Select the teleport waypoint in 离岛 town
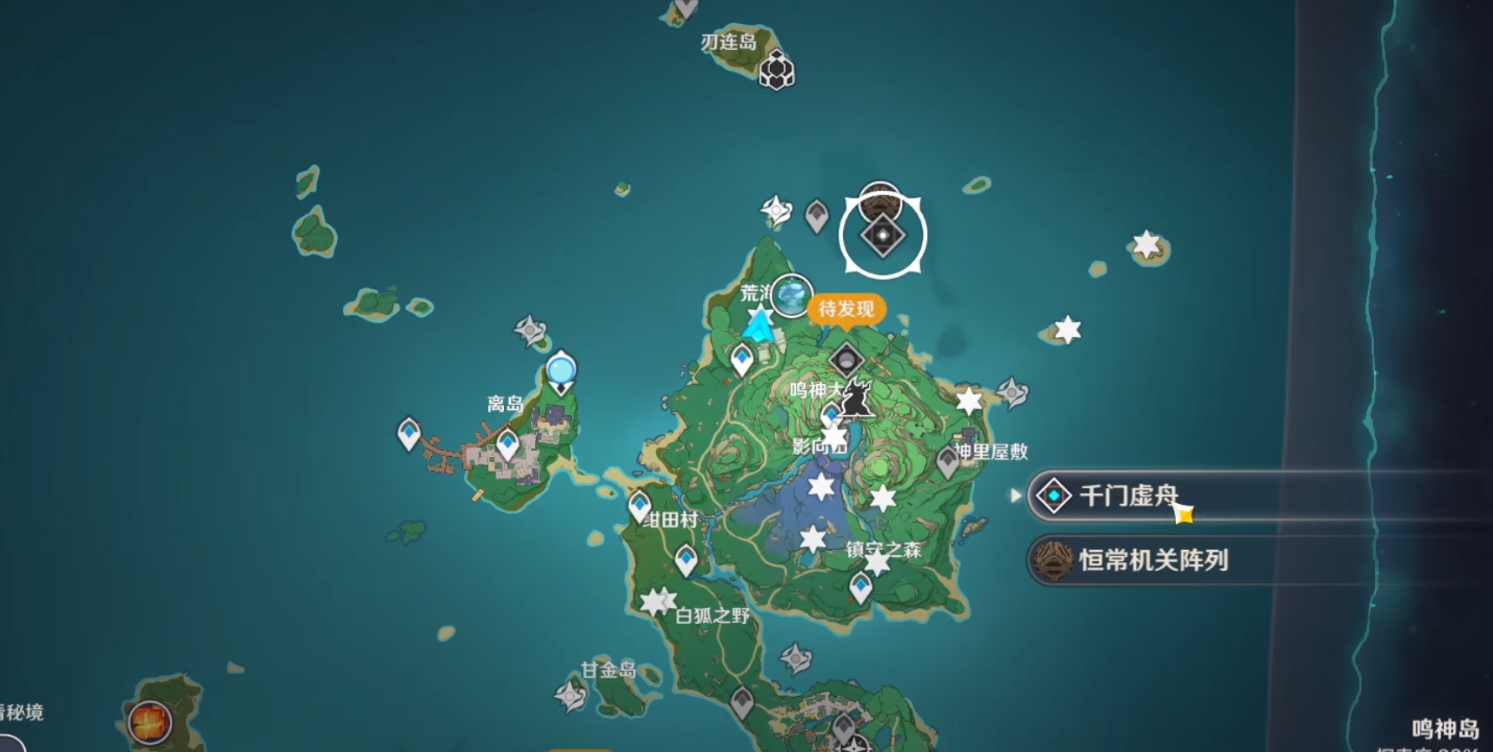The width and height of the screenshot is (1493, 752). click(508, 444)
